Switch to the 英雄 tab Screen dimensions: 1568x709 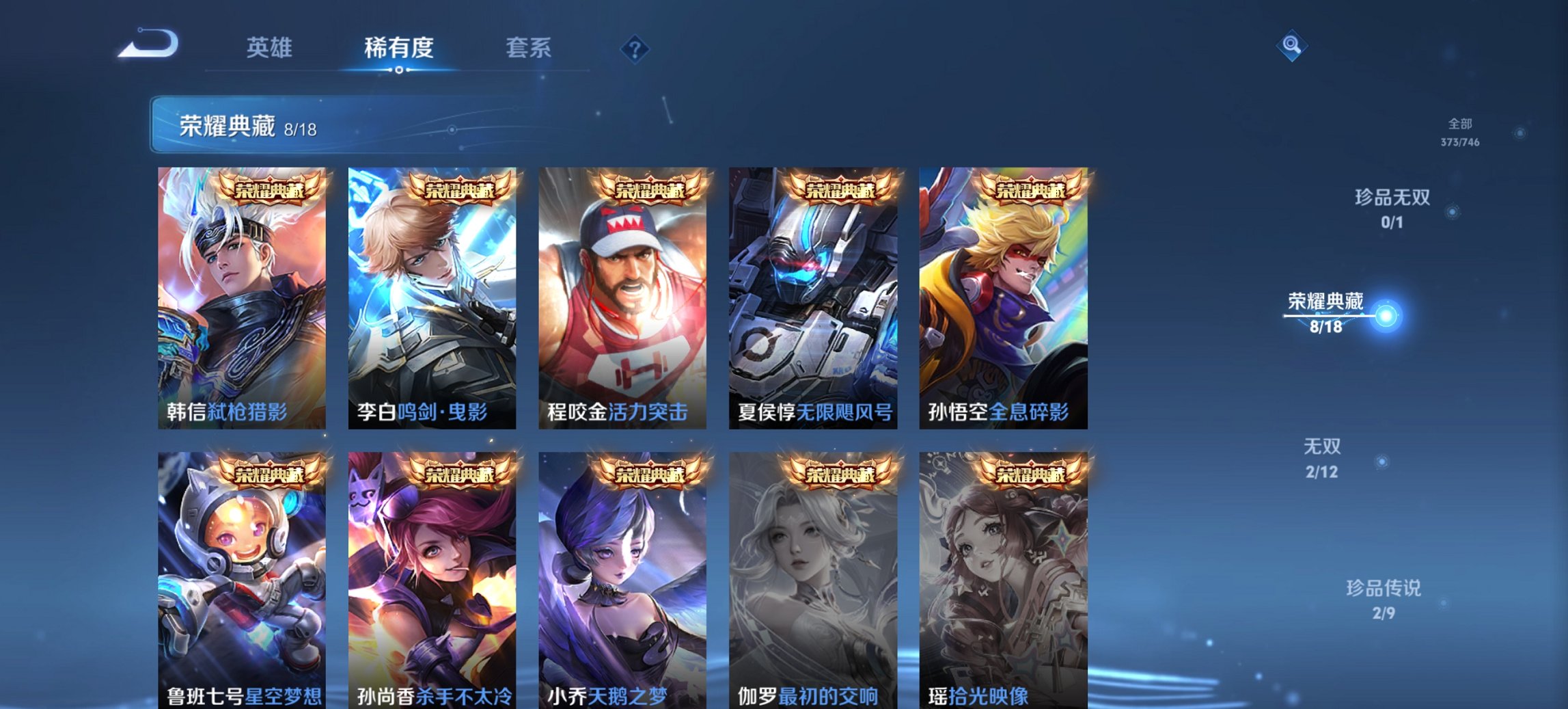point(271,48)
